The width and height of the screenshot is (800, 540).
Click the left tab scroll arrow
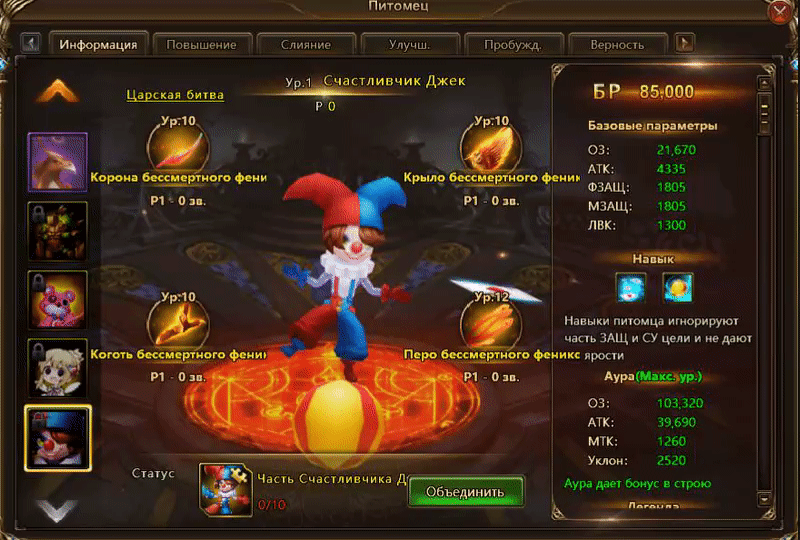[30, 44]
